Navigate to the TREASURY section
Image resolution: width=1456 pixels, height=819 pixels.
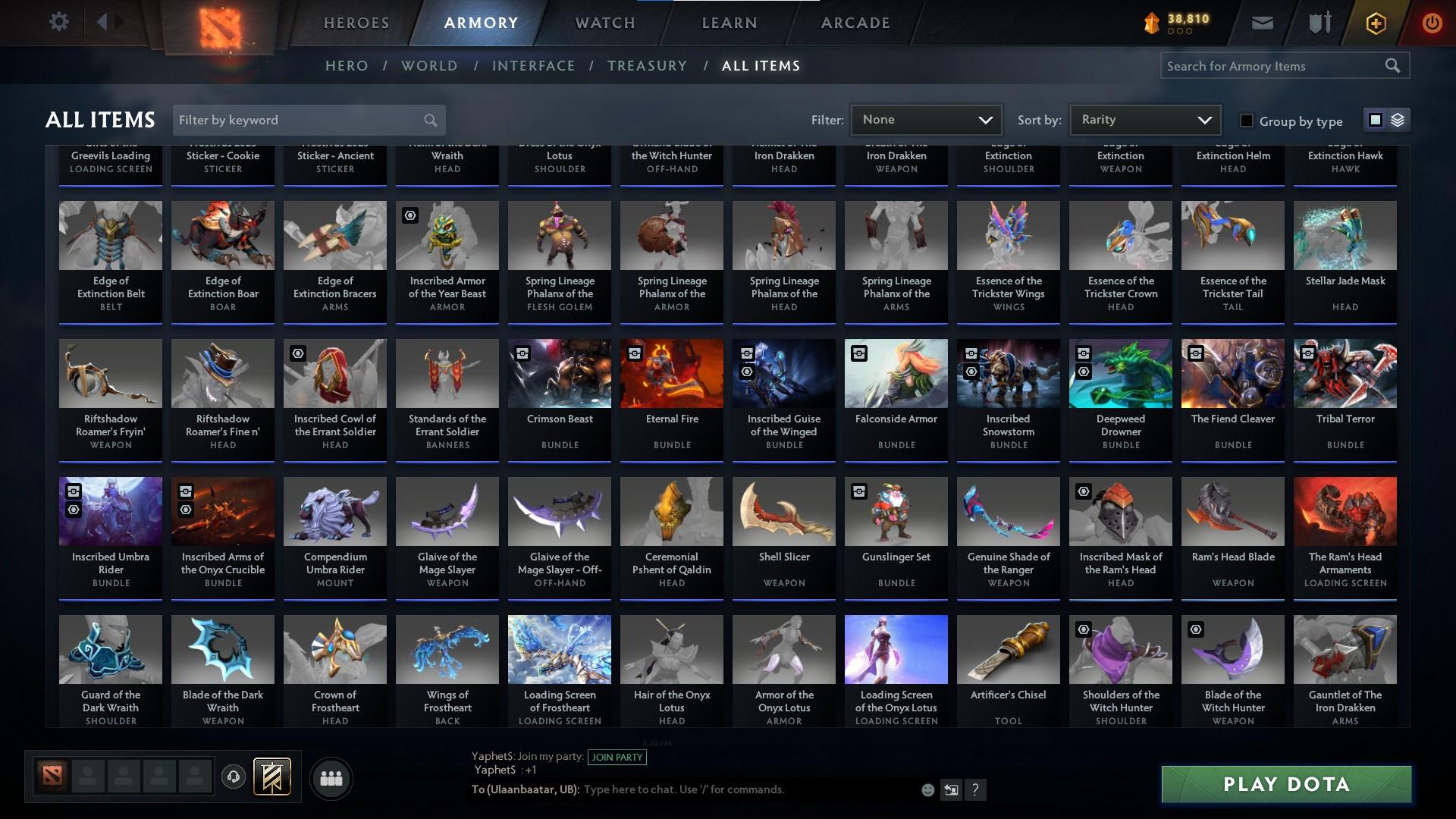(x=647, y=66)
